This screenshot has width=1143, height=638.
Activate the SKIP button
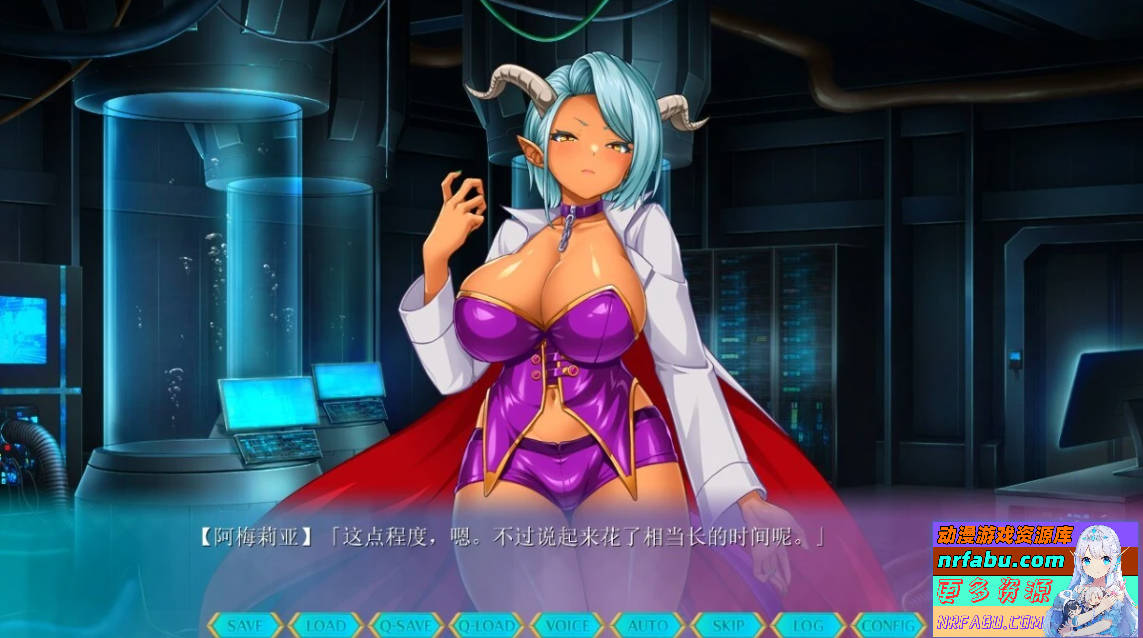[x=728, y=626]
